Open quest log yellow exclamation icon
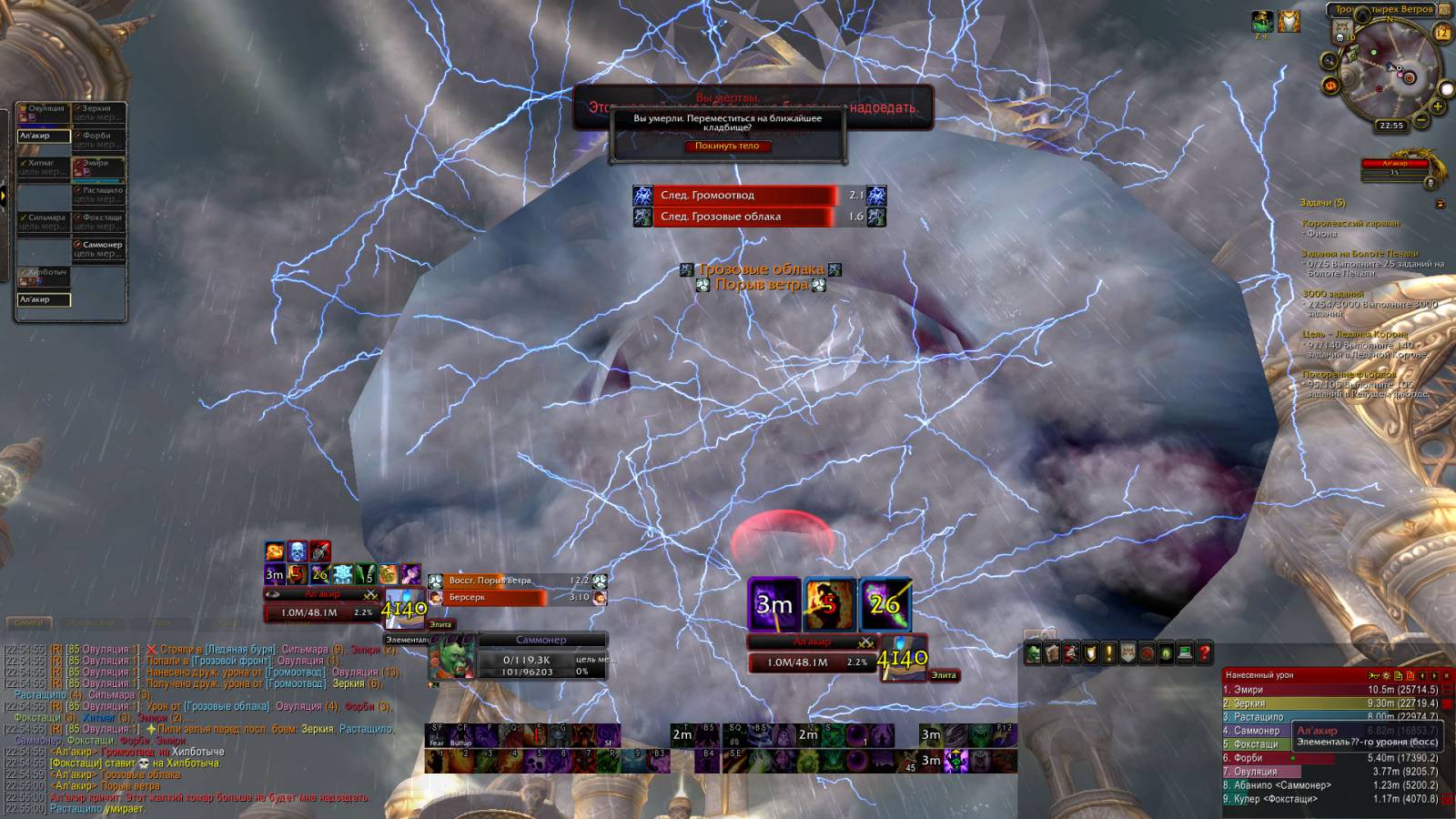The height and width of the screenshot is (819, 1456). (1108, 652)
